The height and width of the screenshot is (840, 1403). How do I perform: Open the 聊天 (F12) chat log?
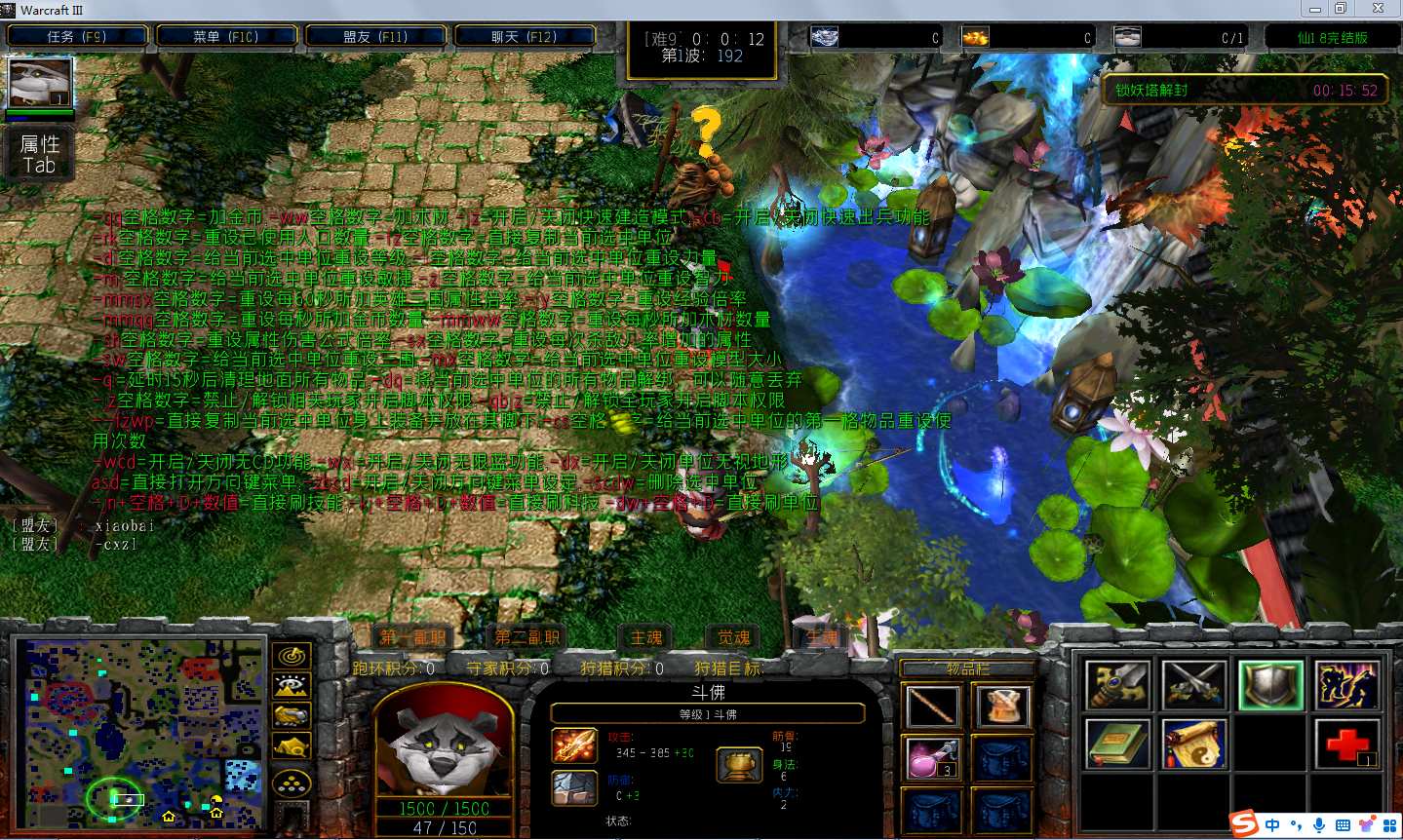525,37
